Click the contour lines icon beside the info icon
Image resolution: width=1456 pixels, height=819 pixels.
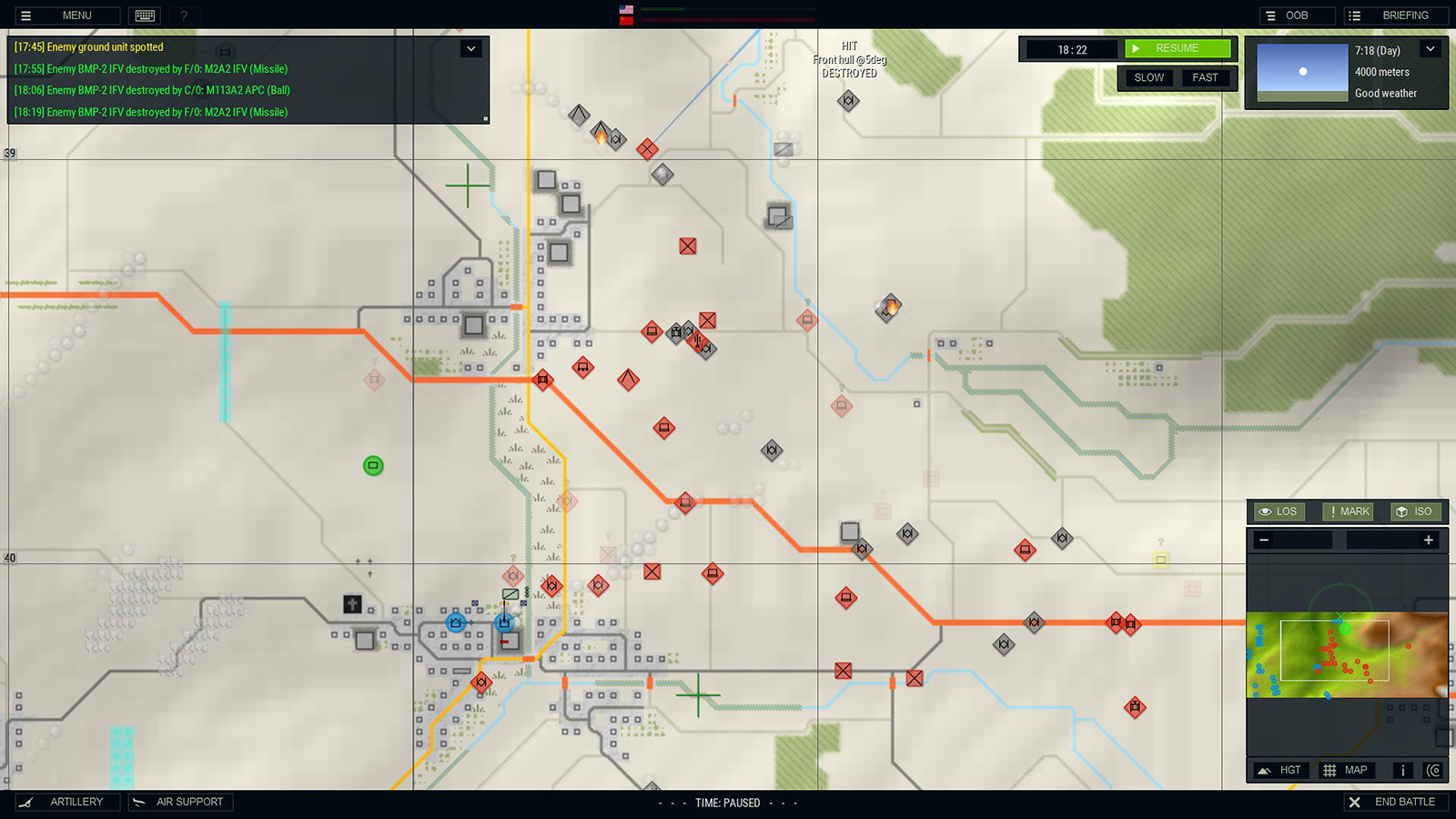click(1432, 770)
